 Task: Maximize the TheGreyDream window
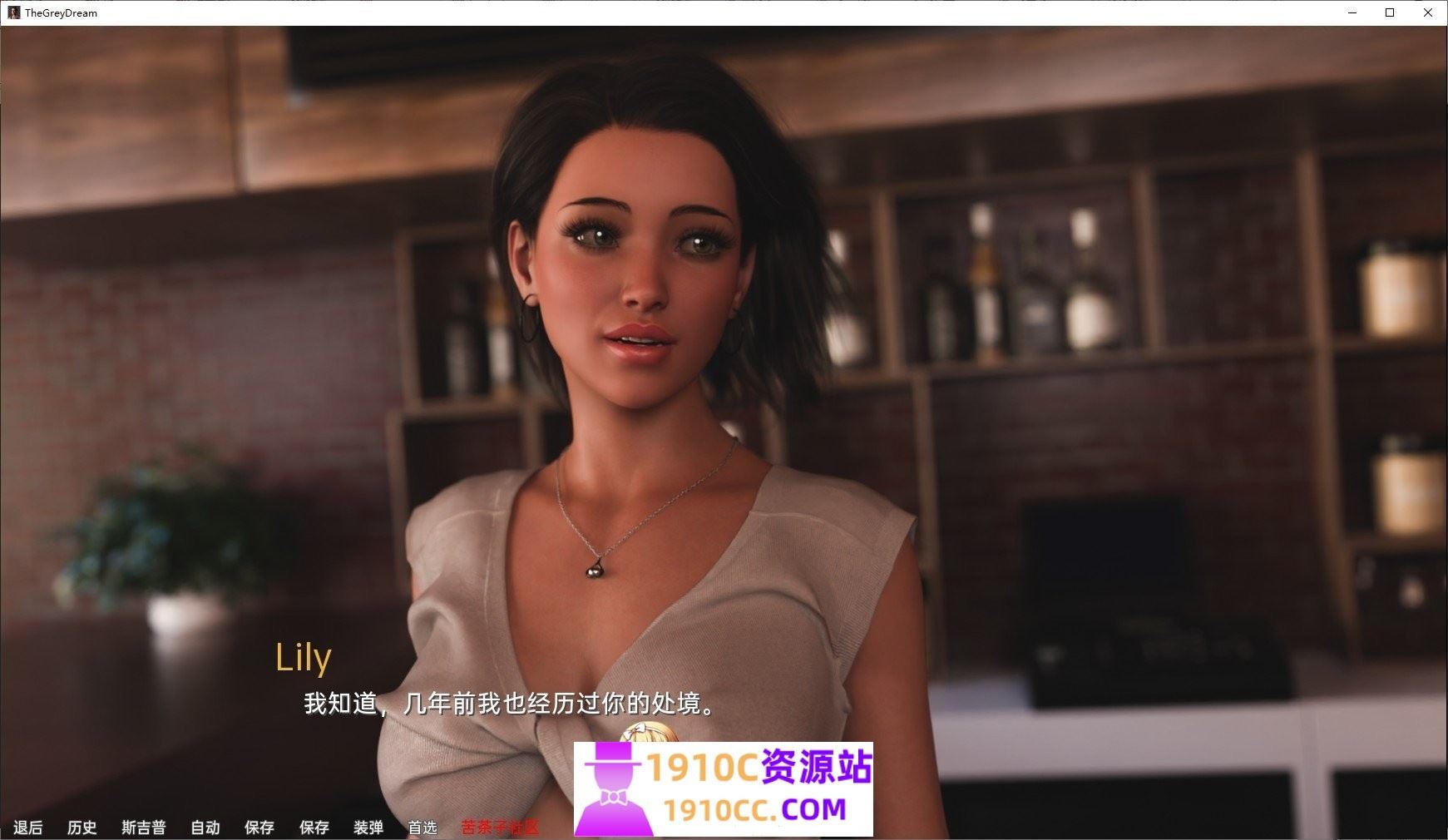[1388, 12]
